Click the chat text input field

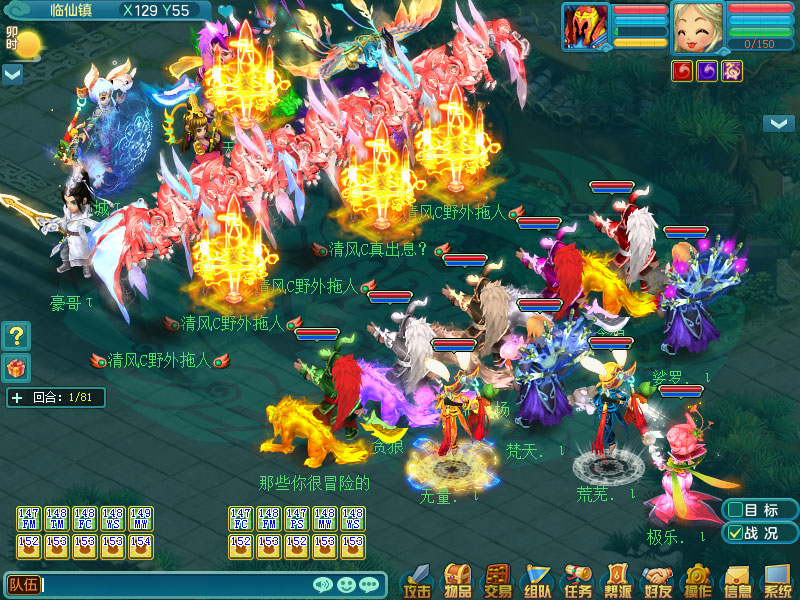coord(175,585)
